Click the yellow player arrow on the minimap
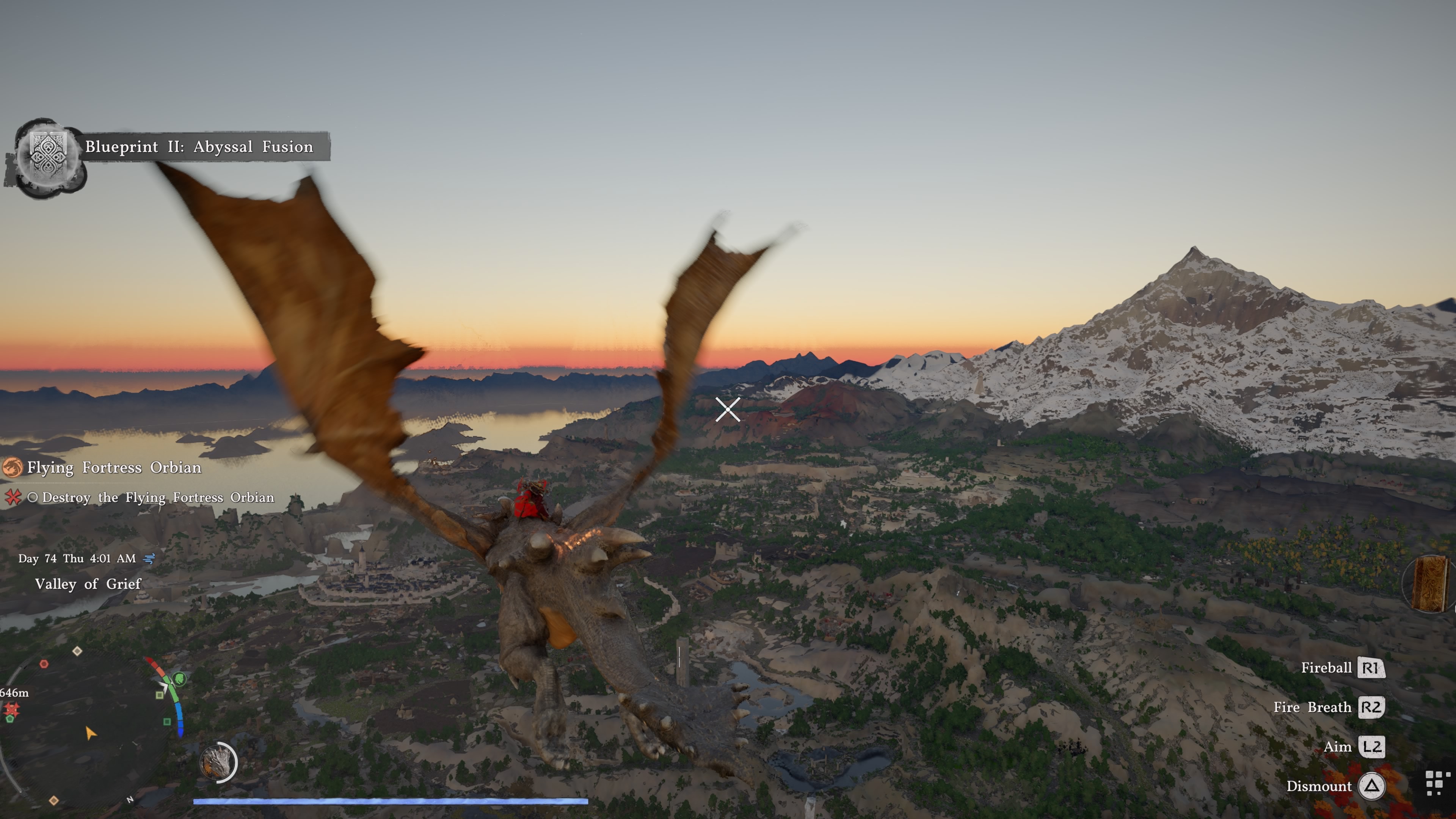This screenshot has height=819, width=1456. [x=90, y=733]
